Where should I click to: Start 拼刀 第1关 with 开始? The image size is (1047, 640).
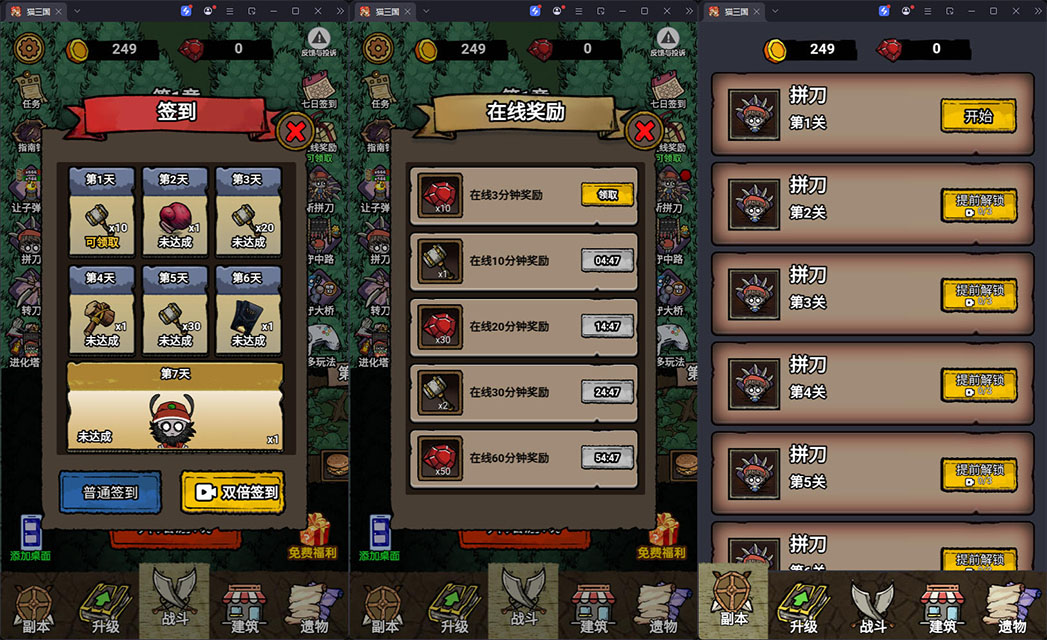[x=978, y=116]
